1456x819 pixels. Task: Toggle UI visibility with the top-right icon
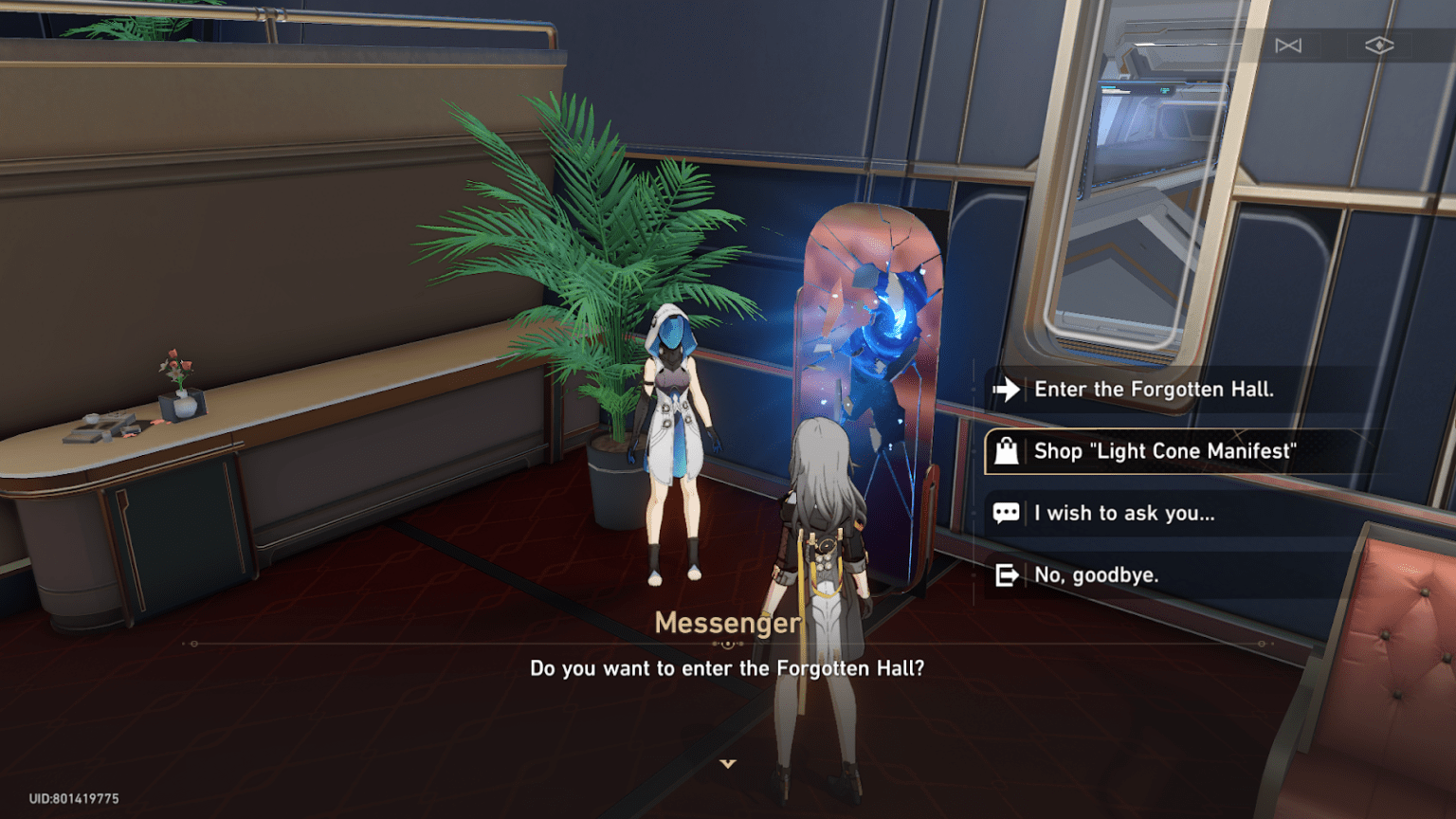tap(1381, 45)
